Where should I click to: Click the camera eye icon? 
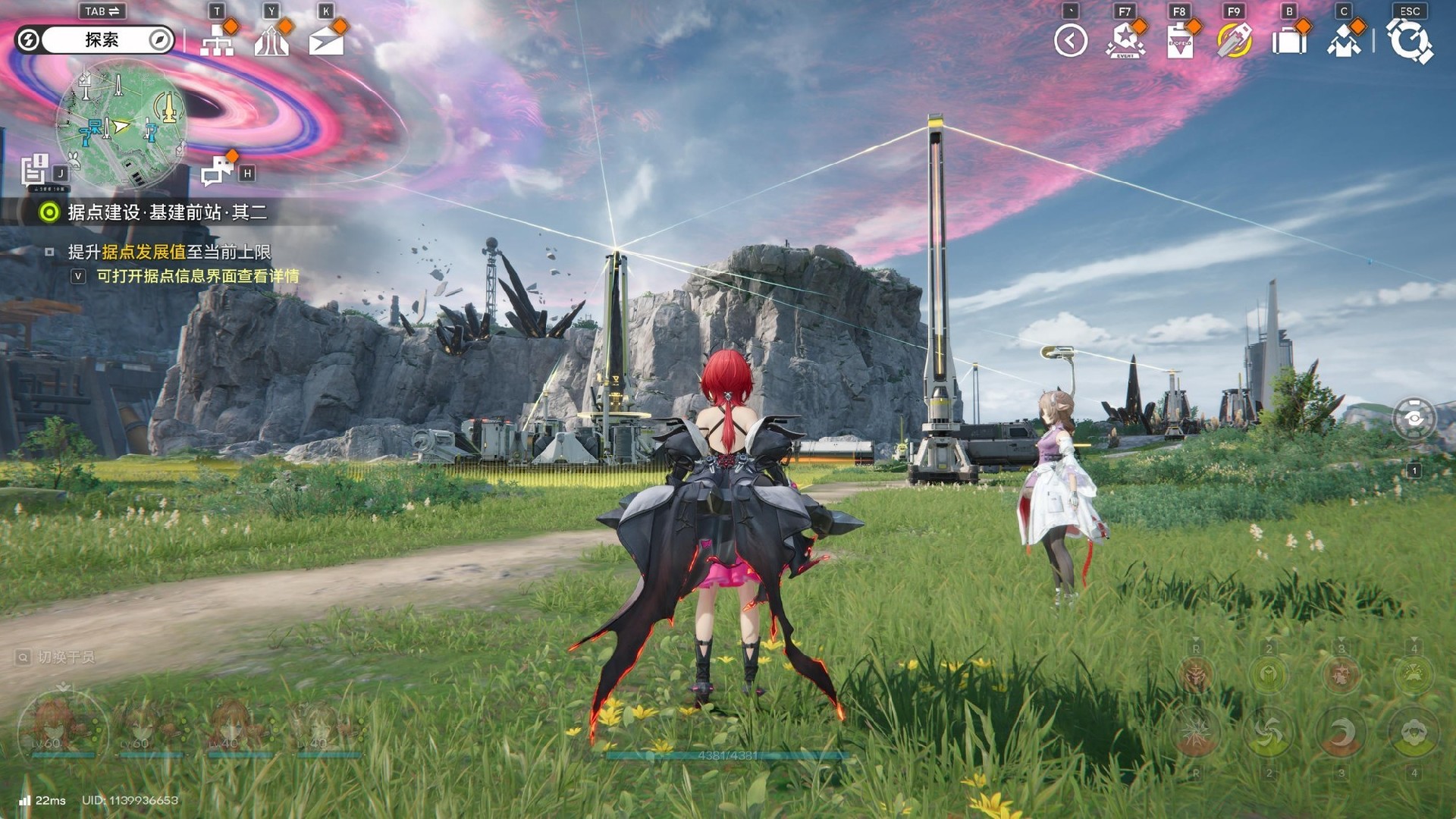[x=1414, y=418]
